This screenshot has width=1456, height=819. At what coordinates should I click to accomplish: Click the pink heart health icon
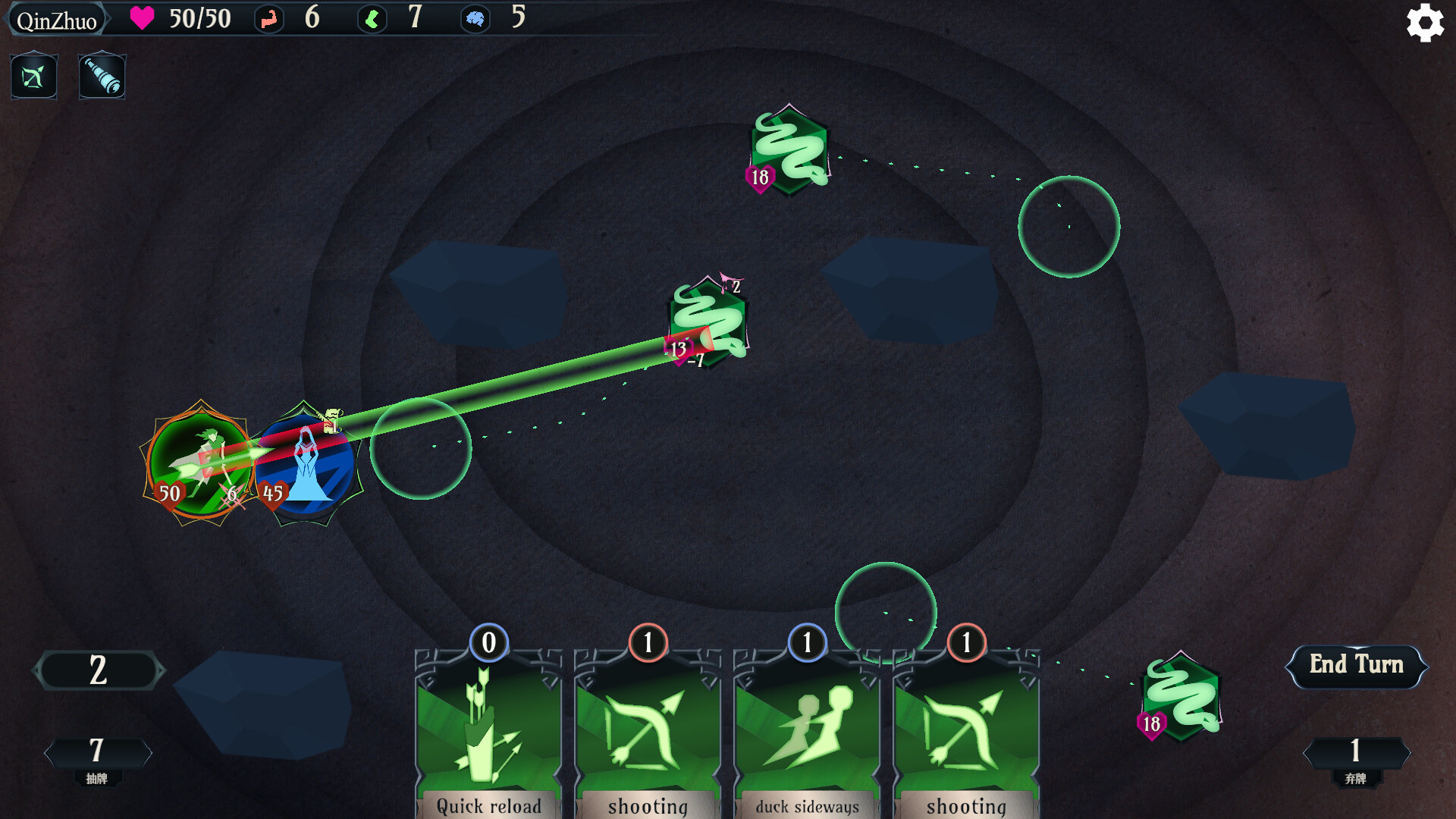point(141,19)
